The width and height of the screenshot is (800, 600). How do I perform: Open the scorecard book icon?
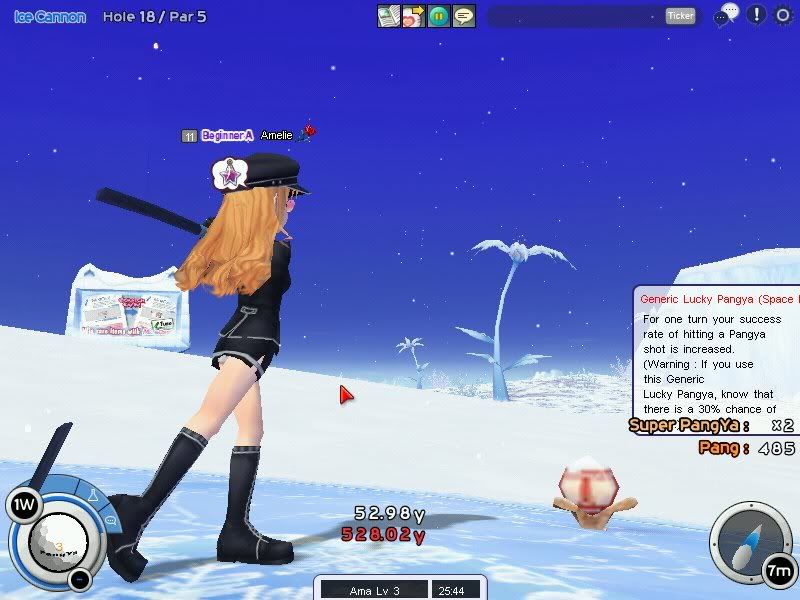(x=388, y=16)
